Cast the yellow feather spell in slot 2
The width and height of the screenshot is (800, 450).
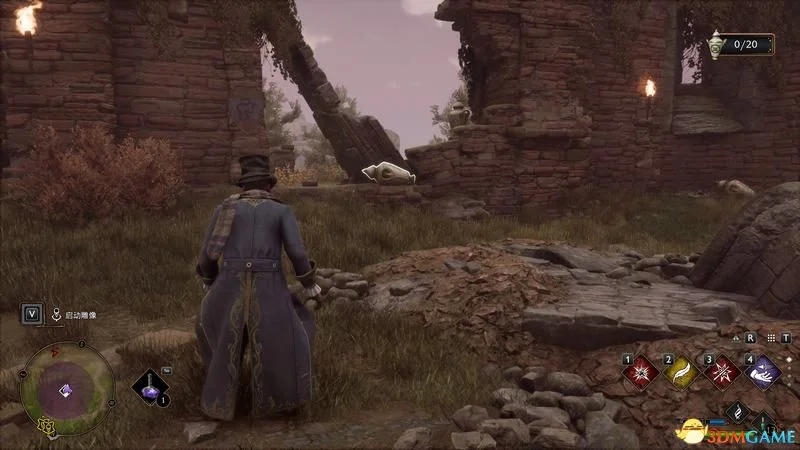click(x=681, y=373)
